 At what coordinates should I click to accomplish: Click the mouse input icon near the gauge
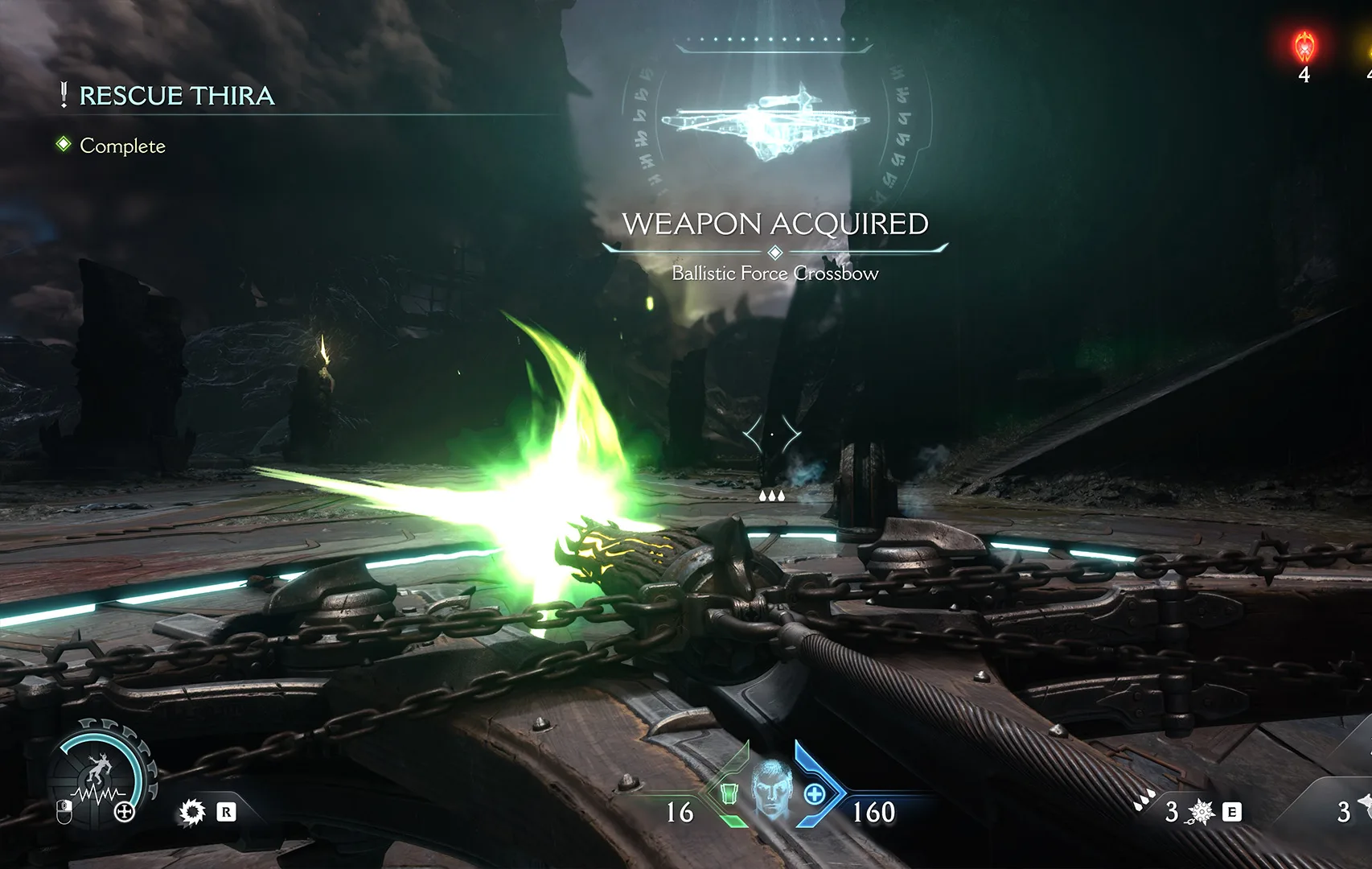point(64,812)
